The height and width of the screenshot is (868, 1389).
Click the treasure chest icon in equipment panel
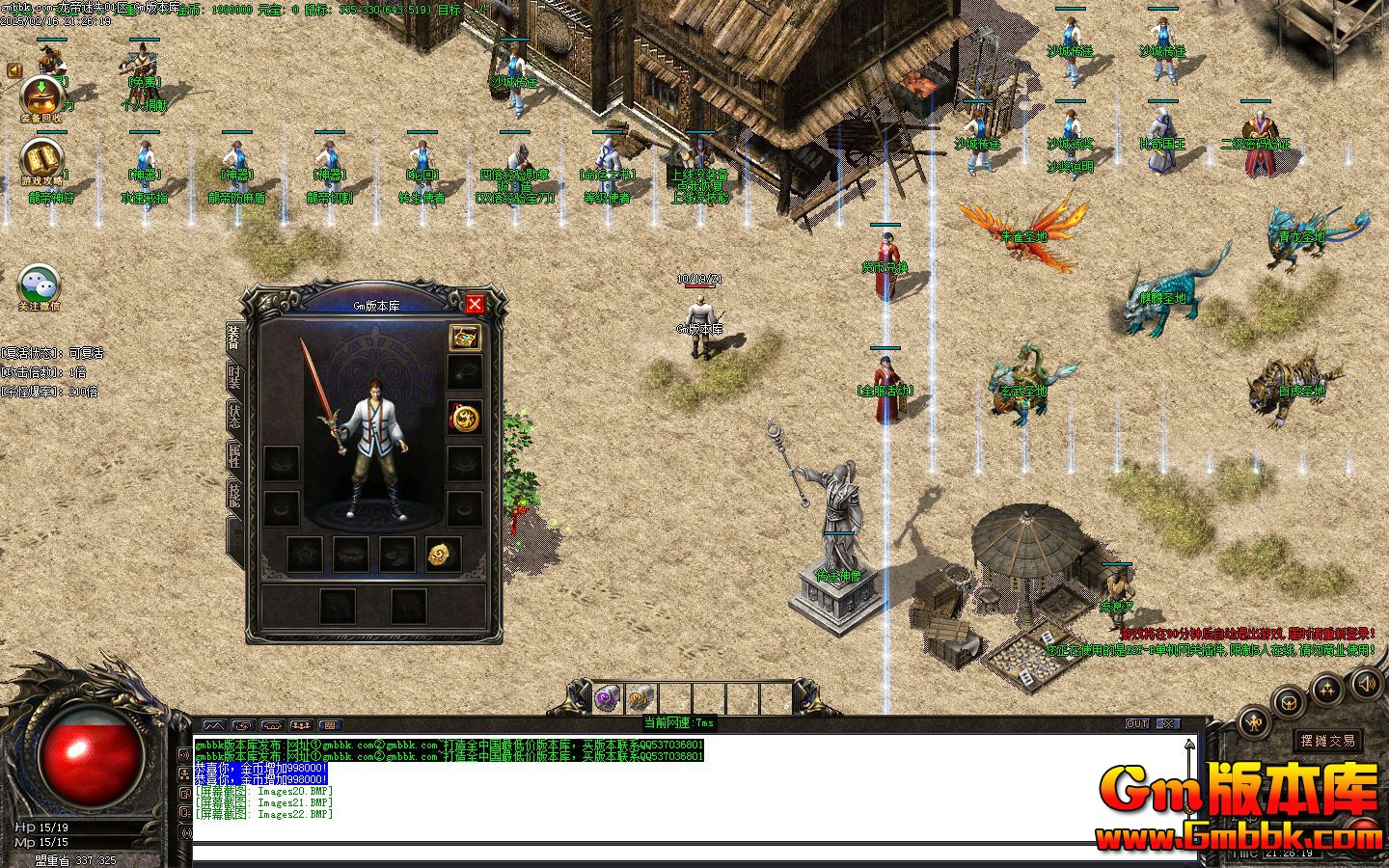pyautogui.click(x=465, y=338)
